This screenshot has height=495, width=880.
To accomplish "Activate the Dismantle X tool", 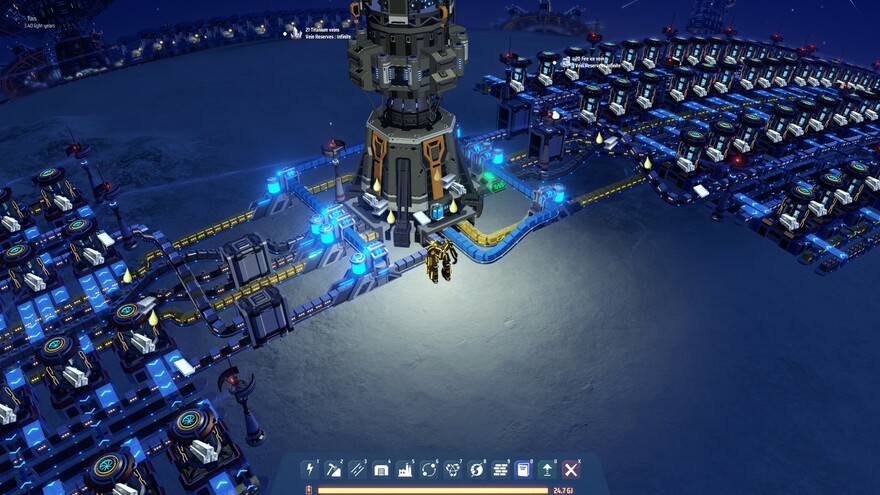I will coord(571,469).
